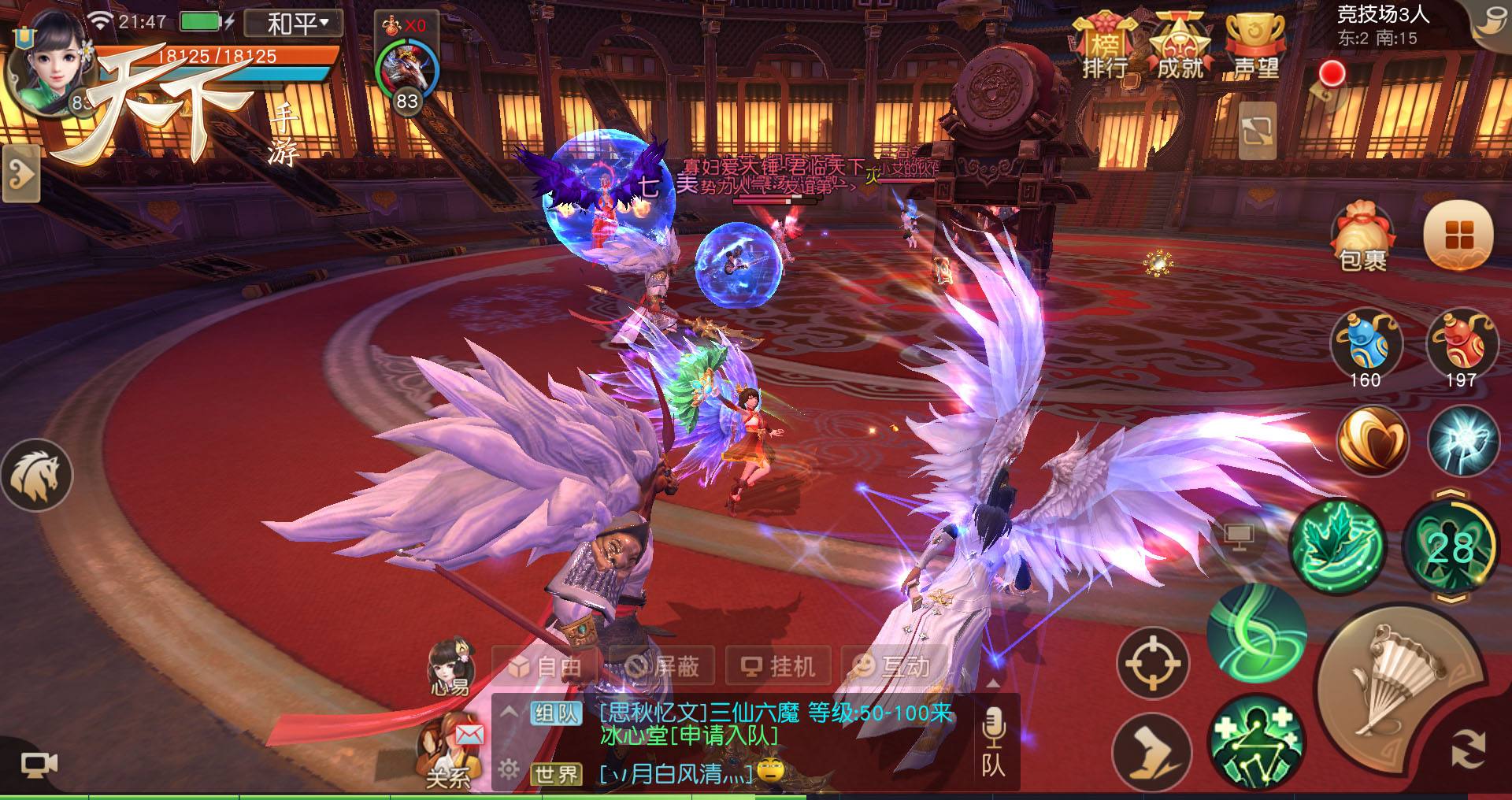Screen dimensions: 1512x800
Task: Open the 声望 reputation menu
Action: (1255, 48)
